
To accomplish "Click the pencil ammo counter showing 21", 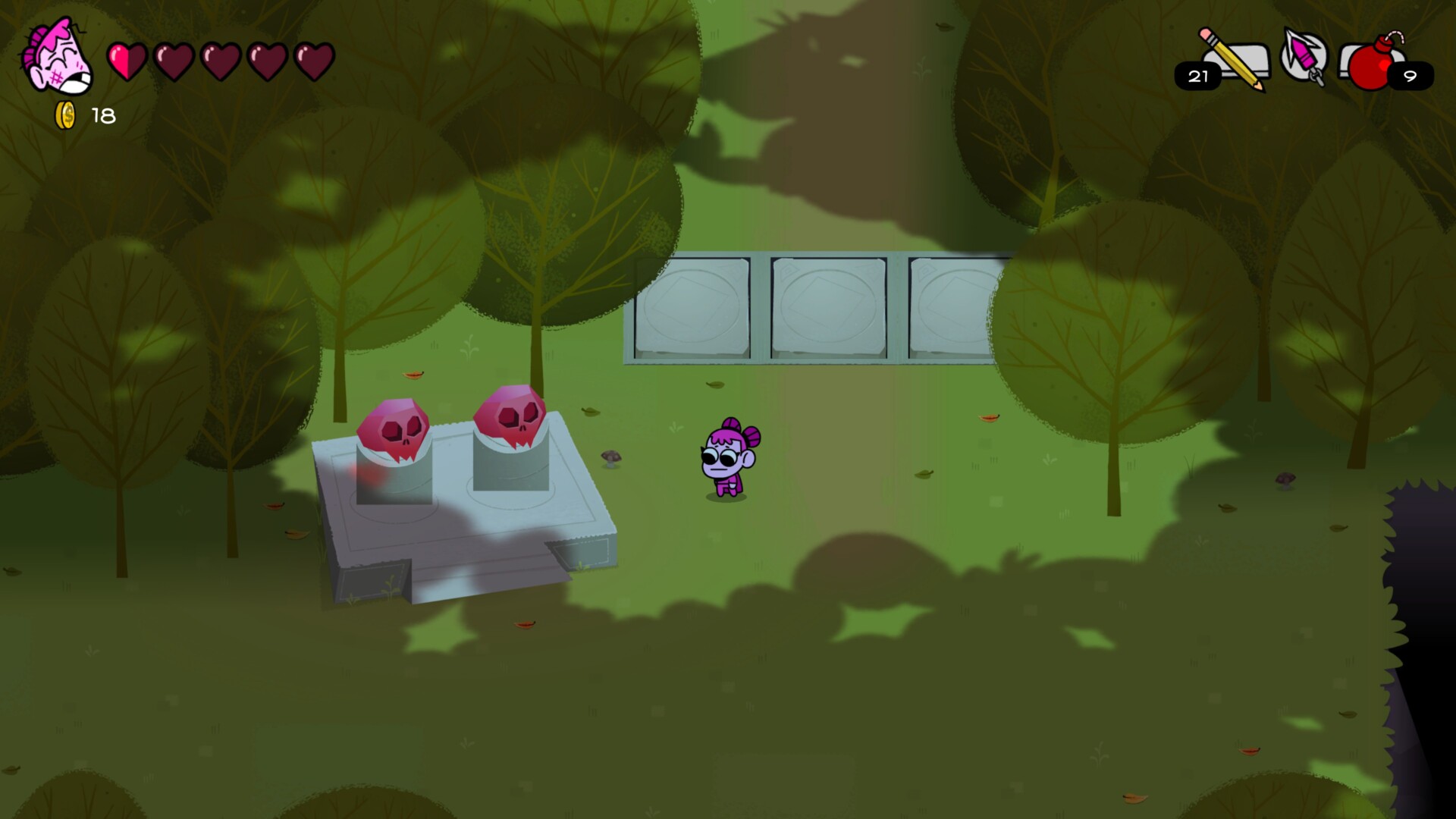I will pyautogui.click(x=1197, y=76).
